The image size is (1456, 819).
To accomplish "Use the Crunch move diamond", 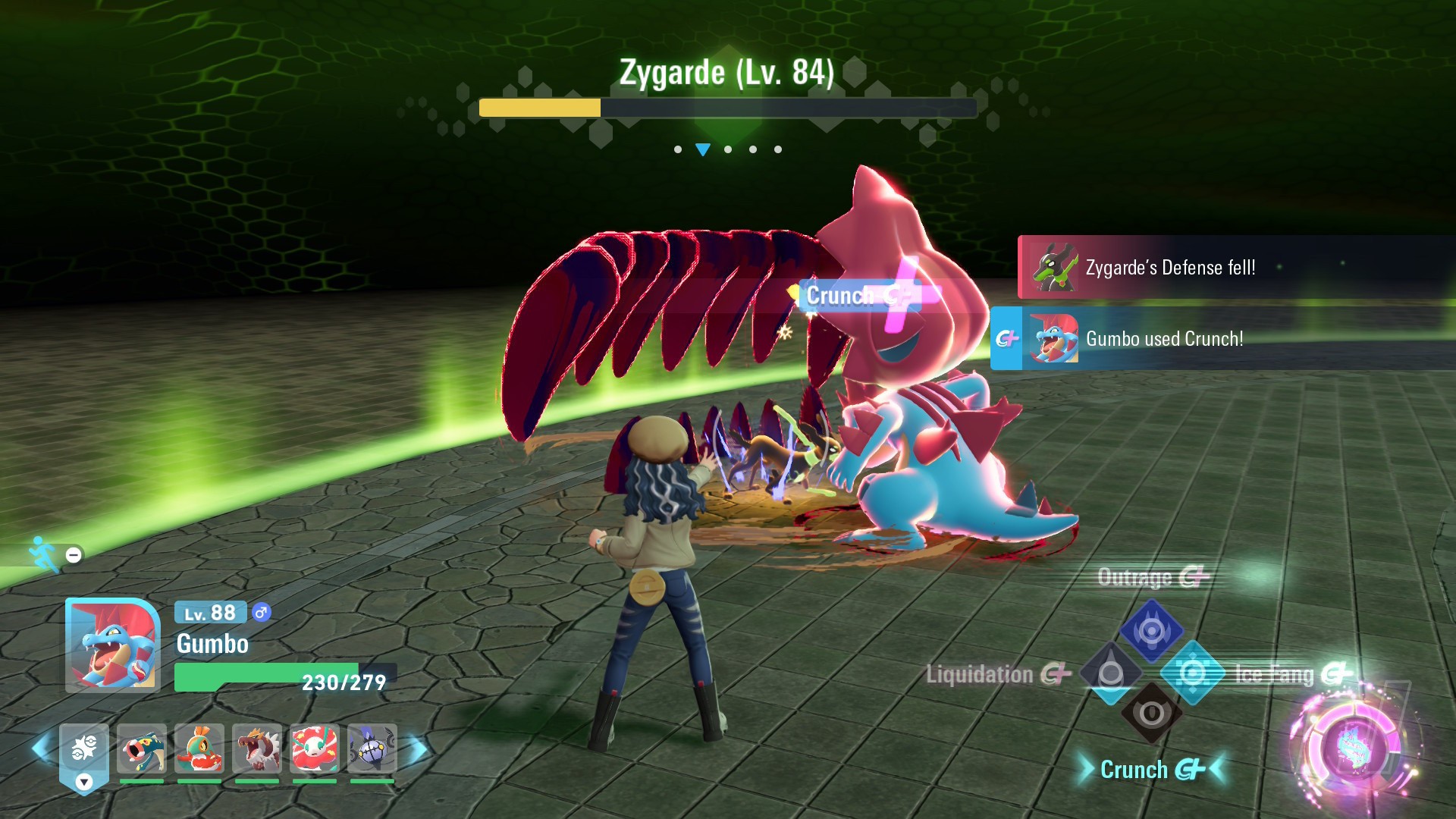I will coord(1151,714).
